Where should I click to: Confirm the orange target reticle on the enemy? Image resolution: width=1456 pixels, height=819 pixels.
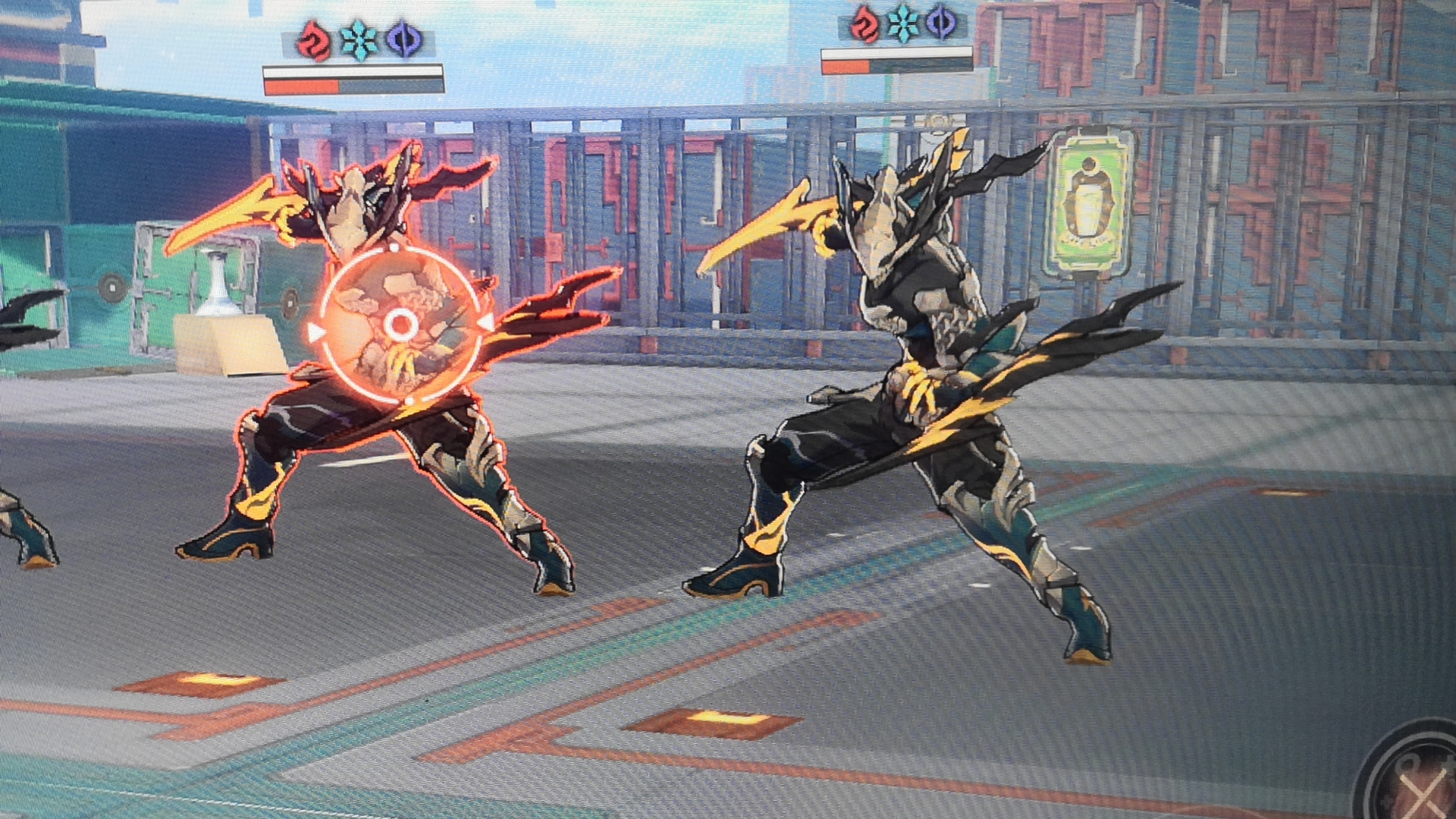[x=400, y=325]
